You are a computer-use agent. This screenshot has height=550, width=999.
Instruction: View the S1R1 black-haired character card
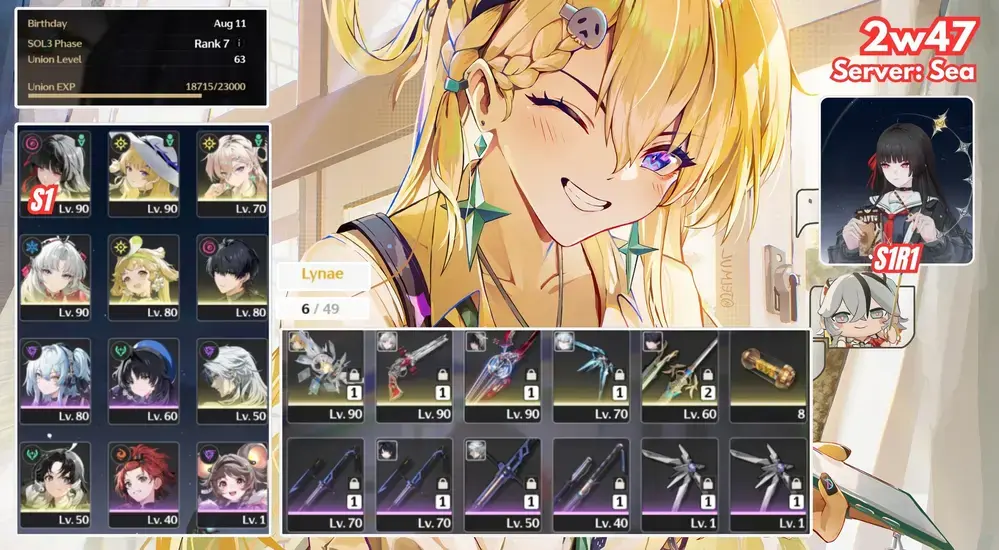click(896, 180)
